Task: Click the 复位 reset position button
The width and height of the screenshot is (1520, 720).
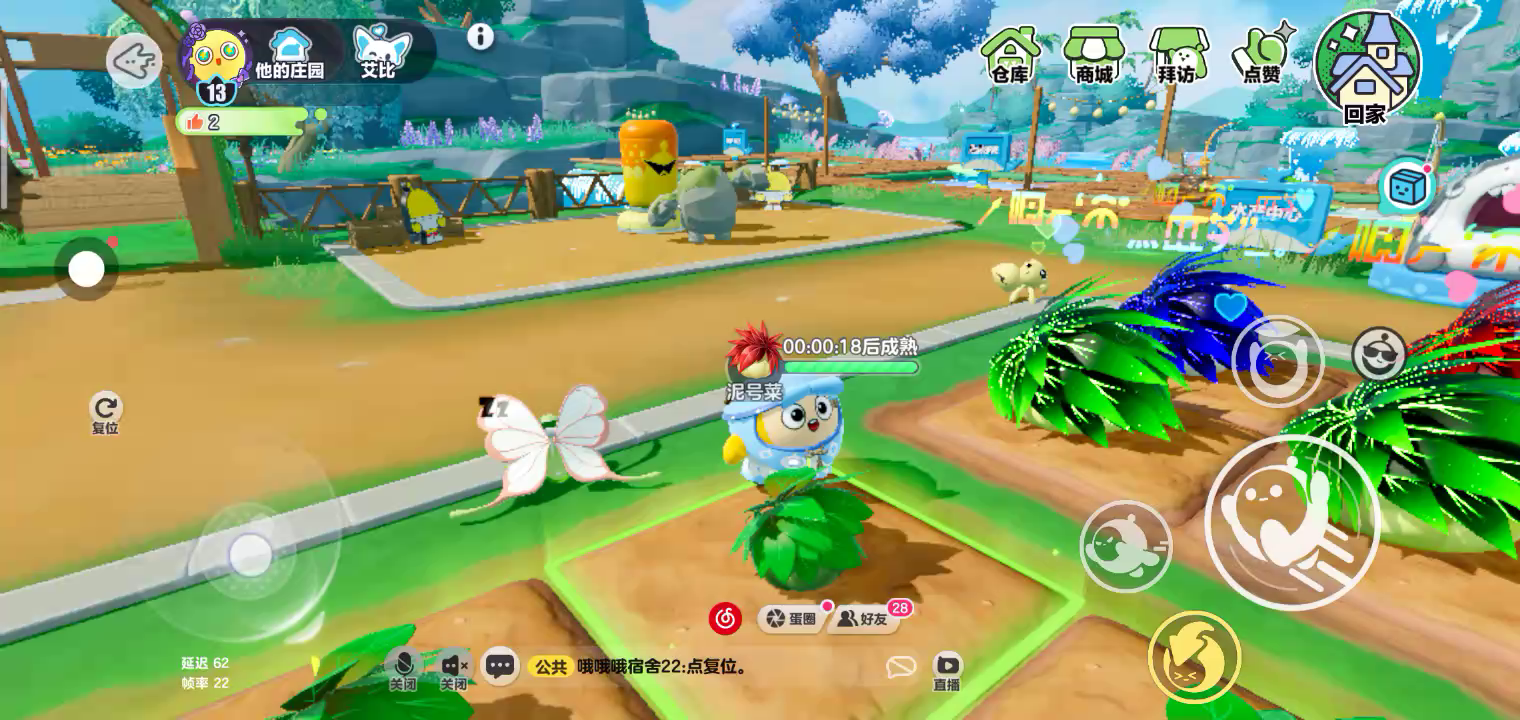Action: coord(105,410)
